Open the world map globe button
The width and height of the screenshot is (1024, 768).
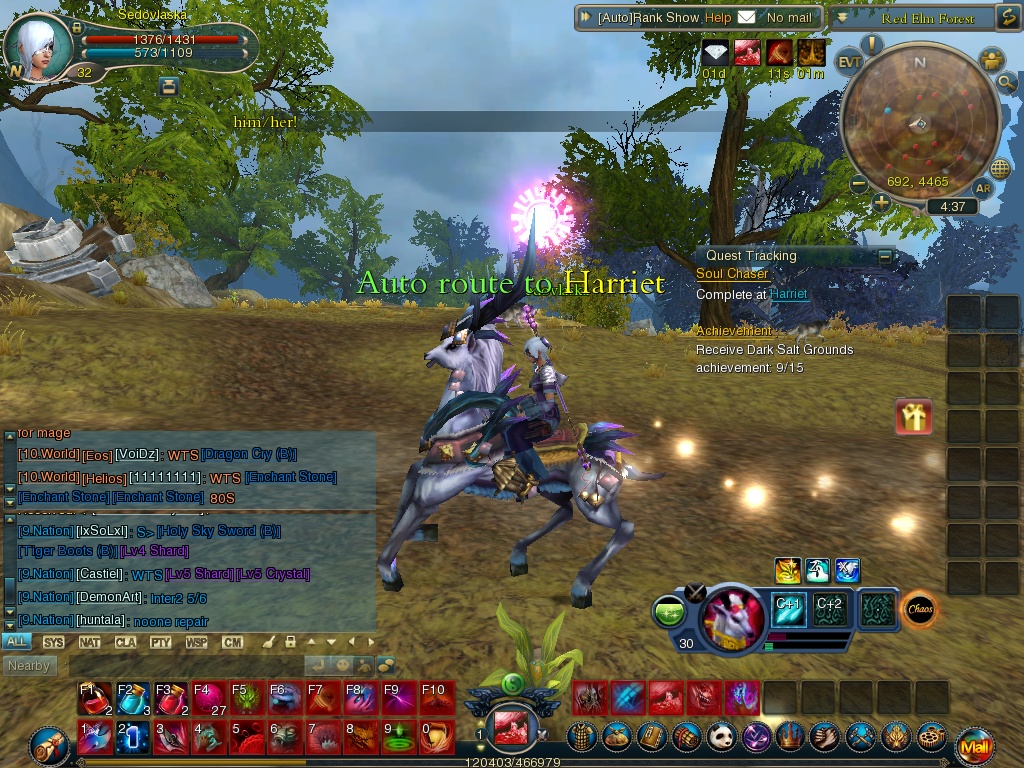tap(1000, 168)
